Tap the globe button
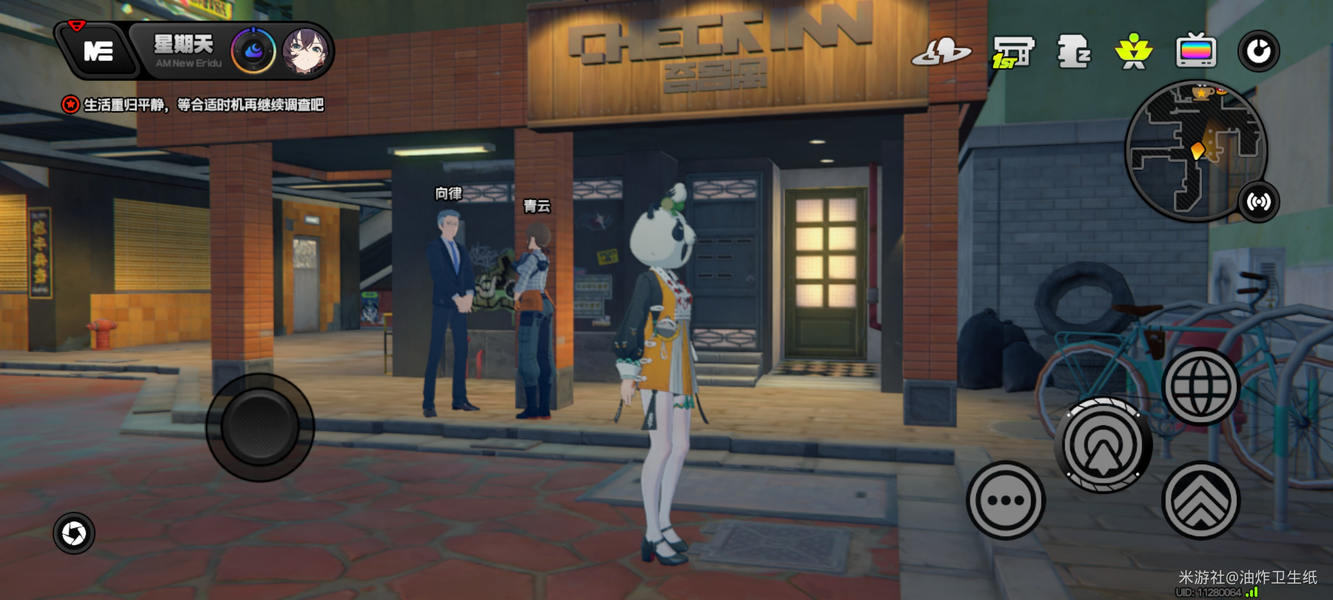Image resolution: width=1333 pixels, height=600 pixels. (x=1201, y=387)
